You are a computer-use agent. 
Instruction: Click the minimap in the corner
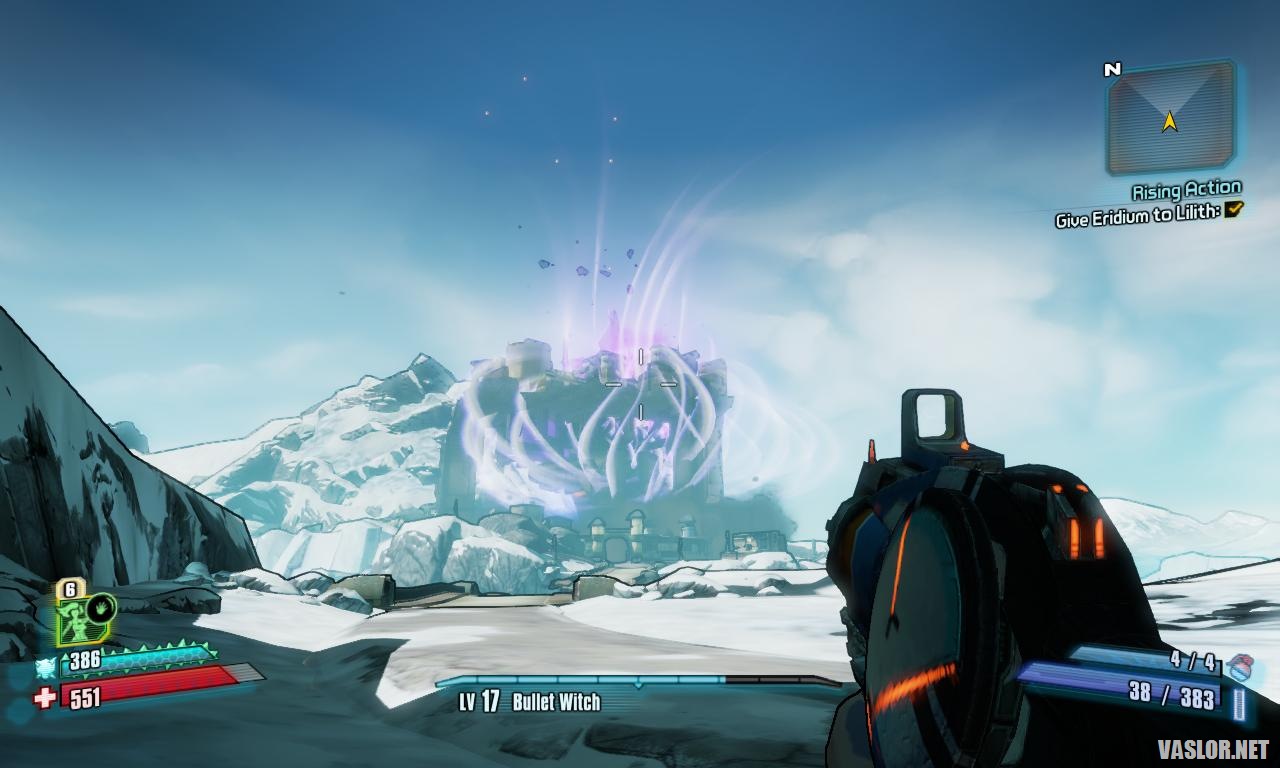coord(1170,118)
